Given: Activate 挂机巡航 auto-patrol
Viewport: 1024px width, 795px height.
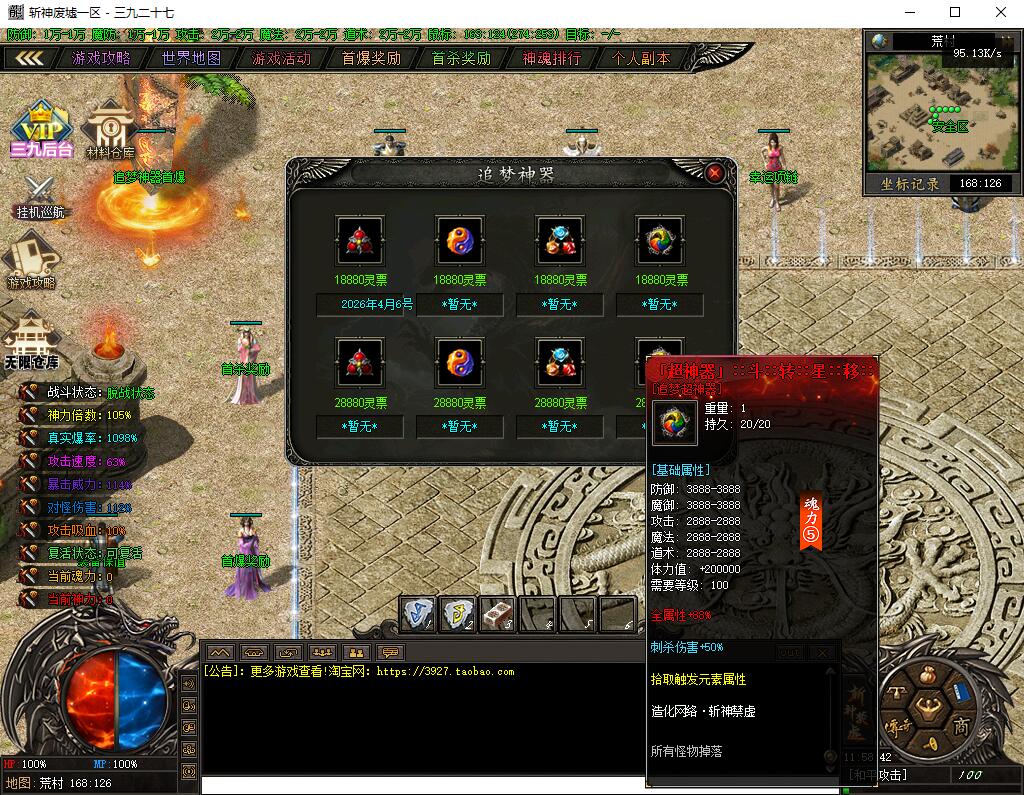Looking at the screenshot, I should point(39,197).
